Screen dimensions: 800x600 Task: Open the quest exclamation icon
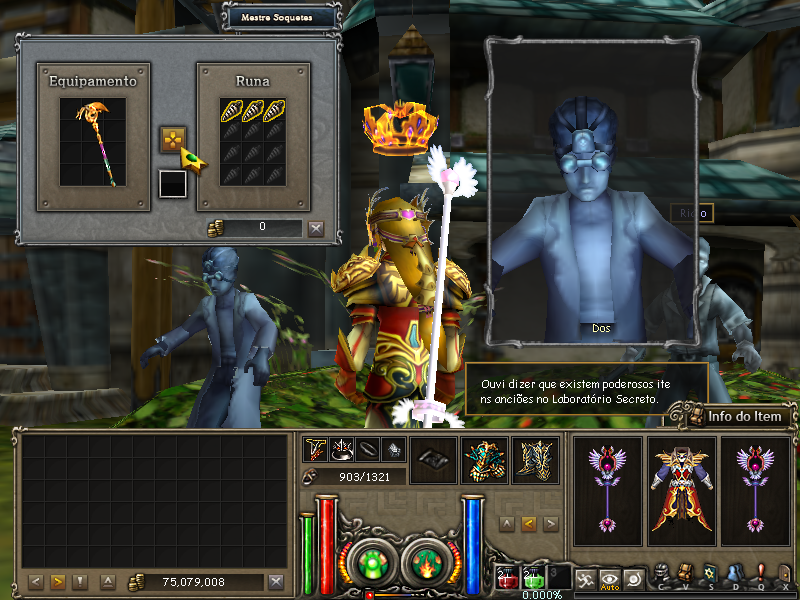(x=760, y=574)
